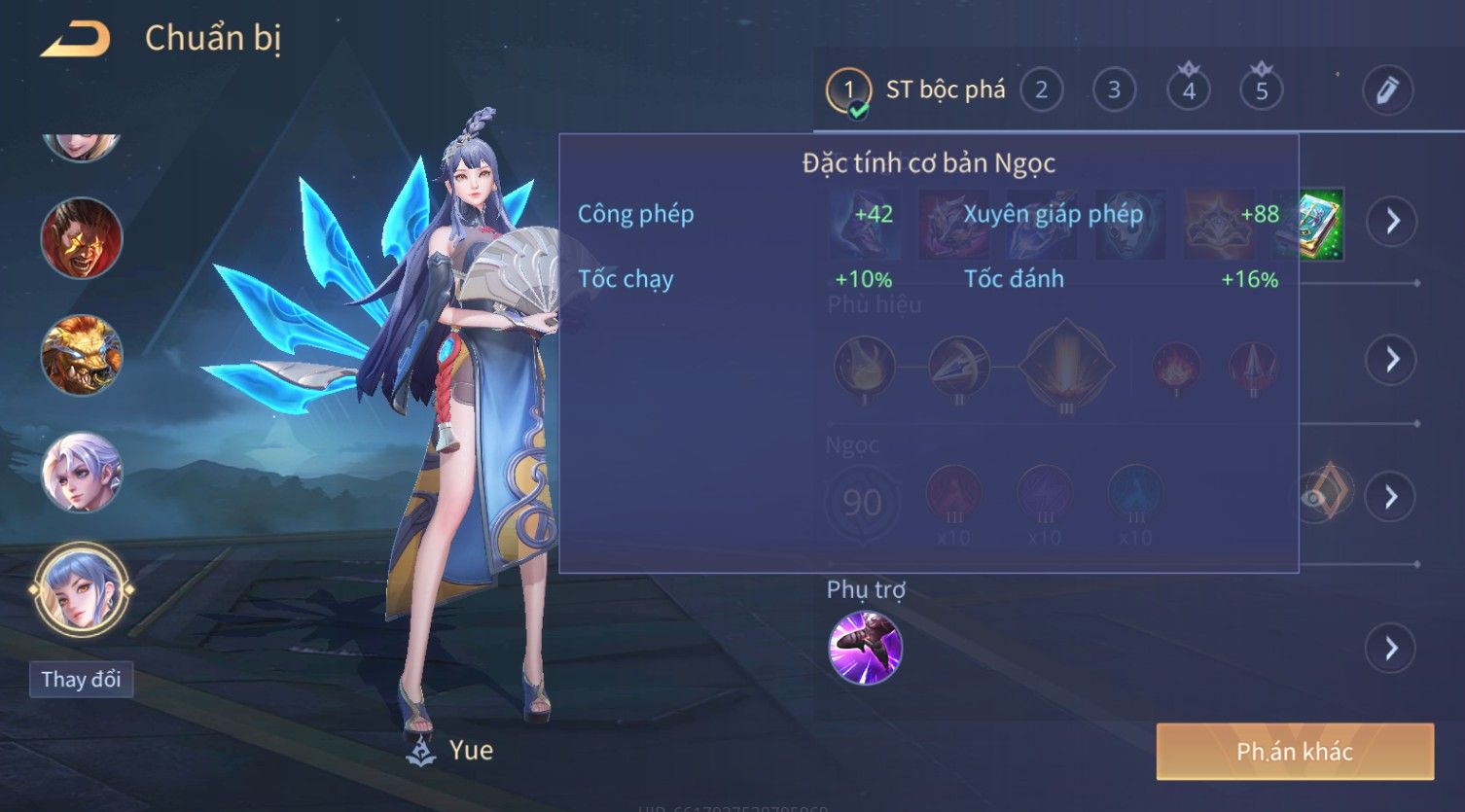Select the Phụ trợ boot skill icon
The width and height of the screenshot is (1465, 812).
[x=865, y=648]
